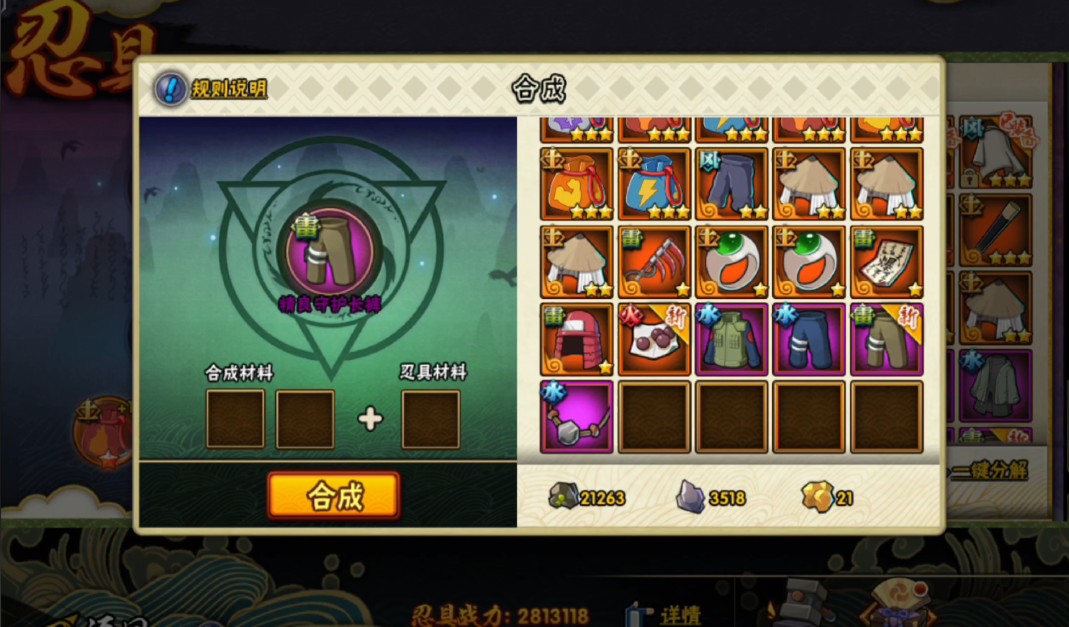Image resolution: width=1069 pixels, height=627 pixels.
Task: Select the wind-element dark trousers
Action: pos(732,184)
